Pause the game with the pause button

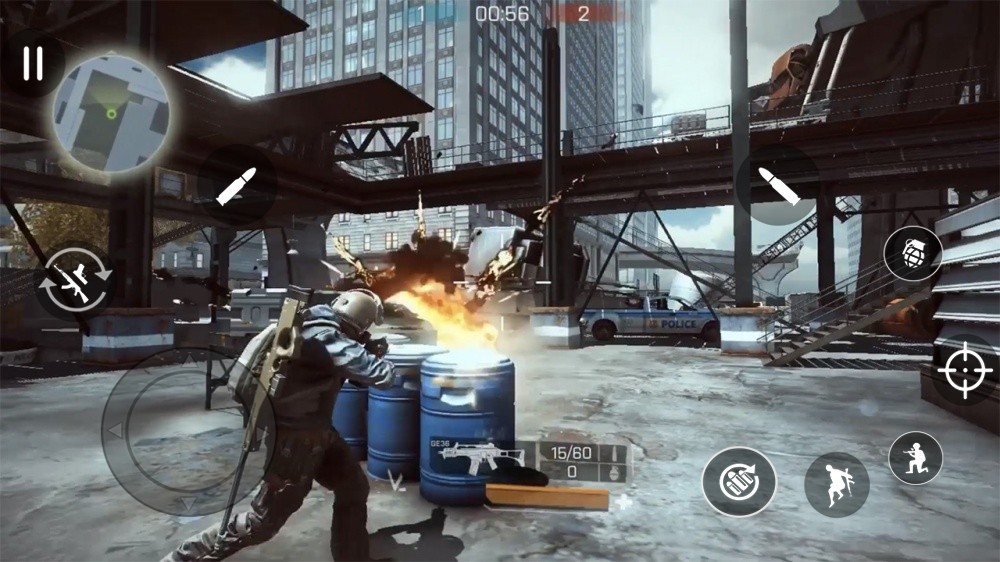pyautogui.click(x=33, y=64)
